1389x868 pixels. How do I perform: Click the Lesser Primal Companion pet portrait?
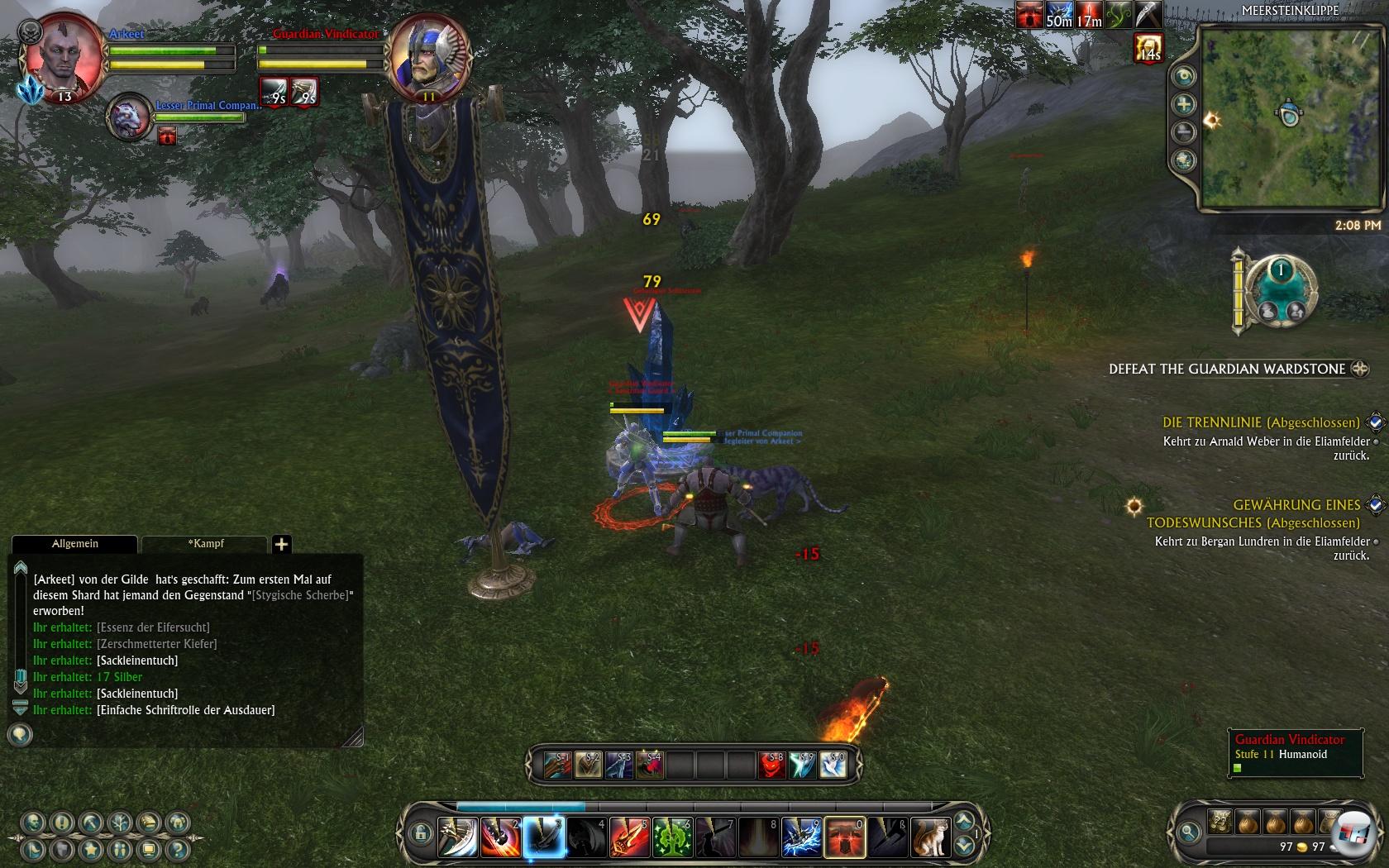[130, 117]
